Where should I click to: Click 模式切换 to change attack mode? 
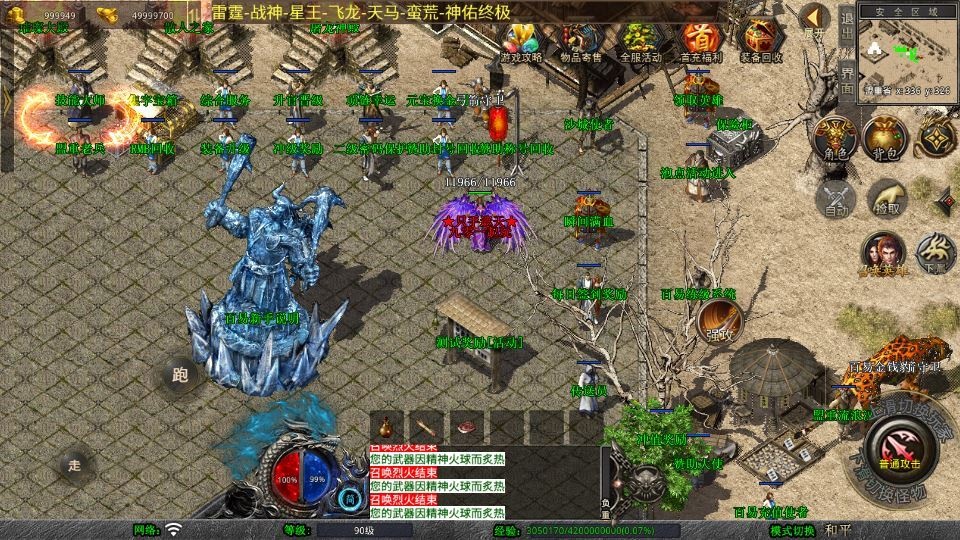(x=794, y=530)
